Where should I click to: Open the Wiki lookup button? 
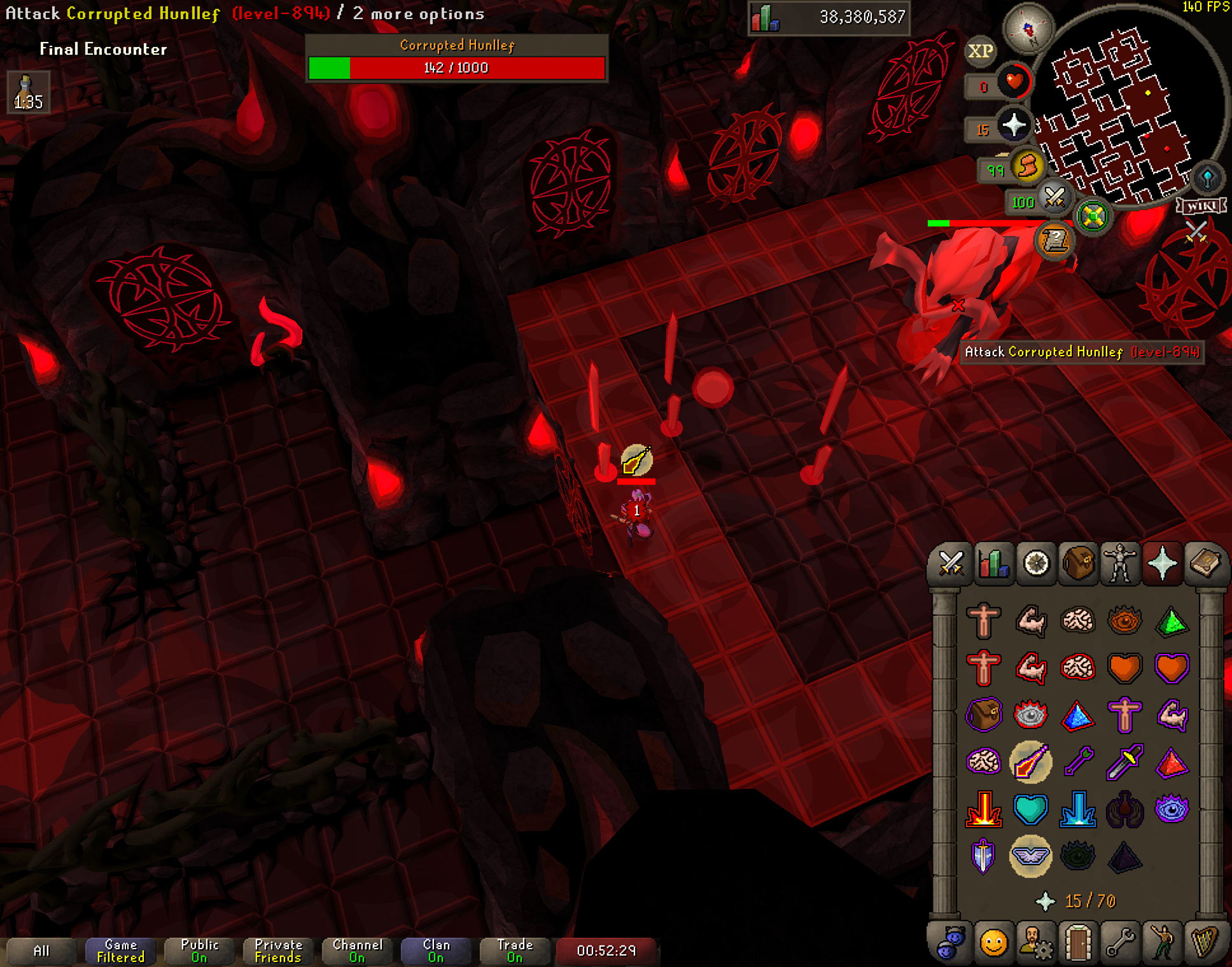pyautogui.click(x=1201, y=205)
